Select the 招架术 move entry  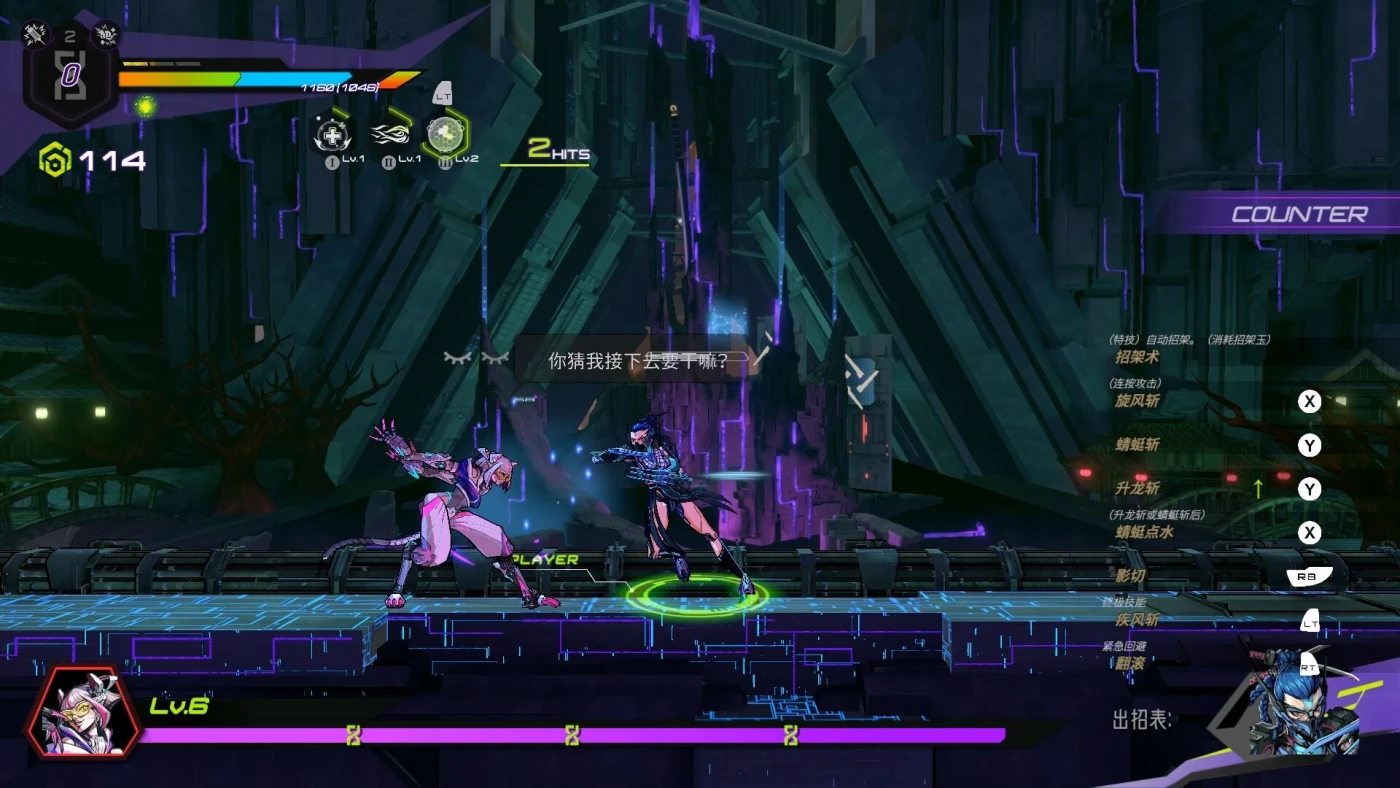(1137, 357)
